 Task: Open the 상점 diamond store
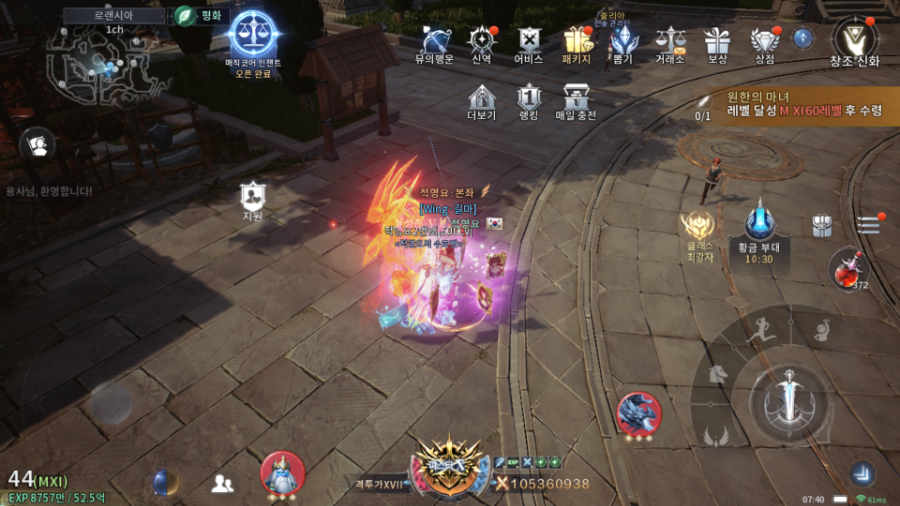coord(765,41)
